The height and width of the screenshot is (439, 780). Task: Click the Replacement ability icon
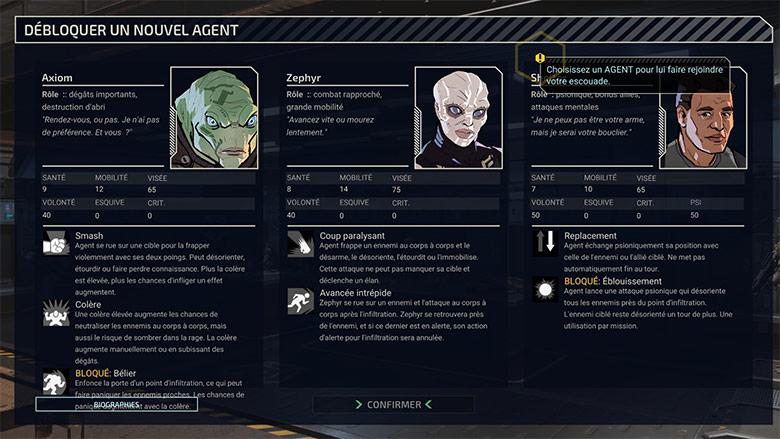[545, 243]
